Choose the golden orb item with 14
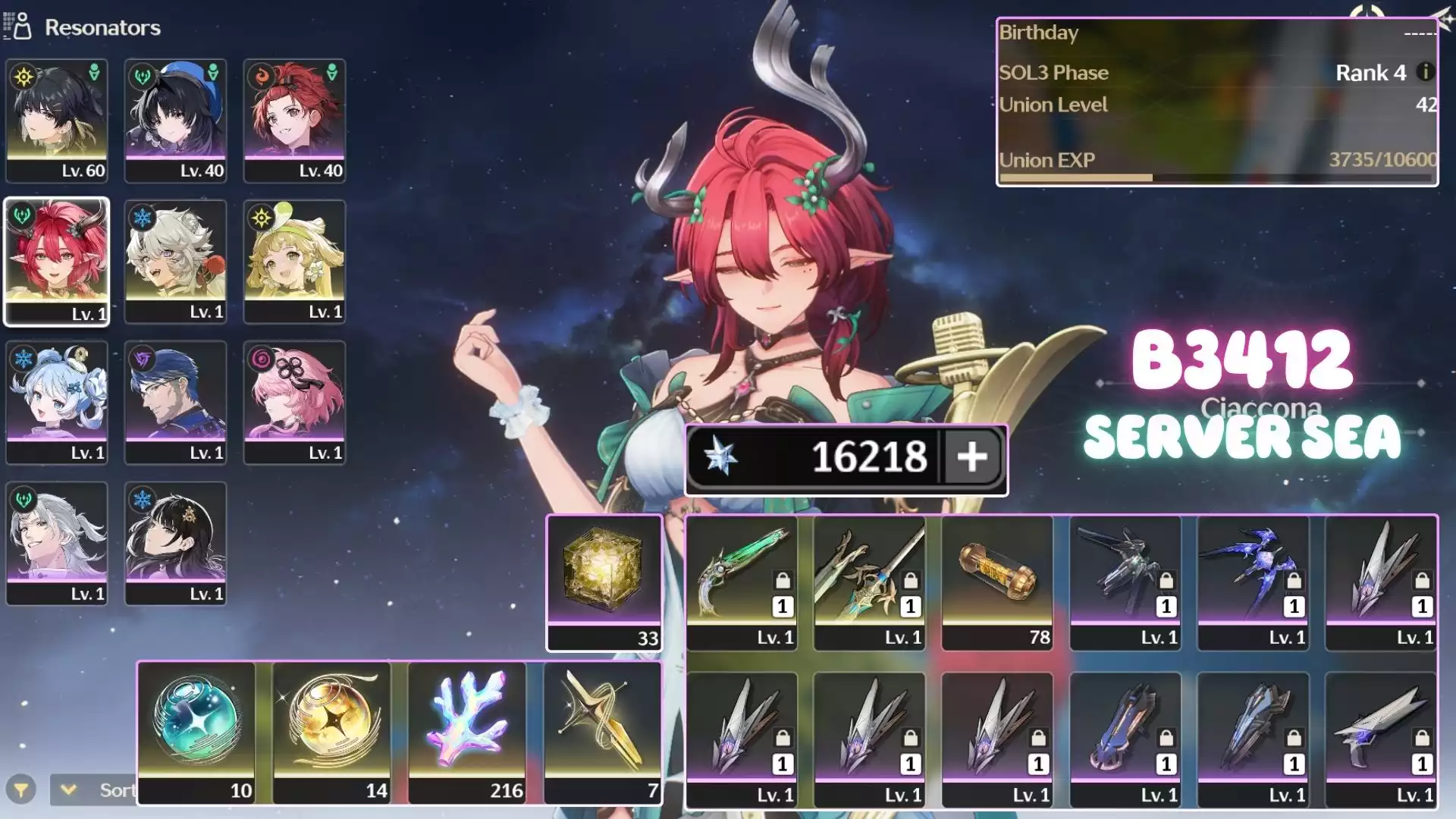 332,733
